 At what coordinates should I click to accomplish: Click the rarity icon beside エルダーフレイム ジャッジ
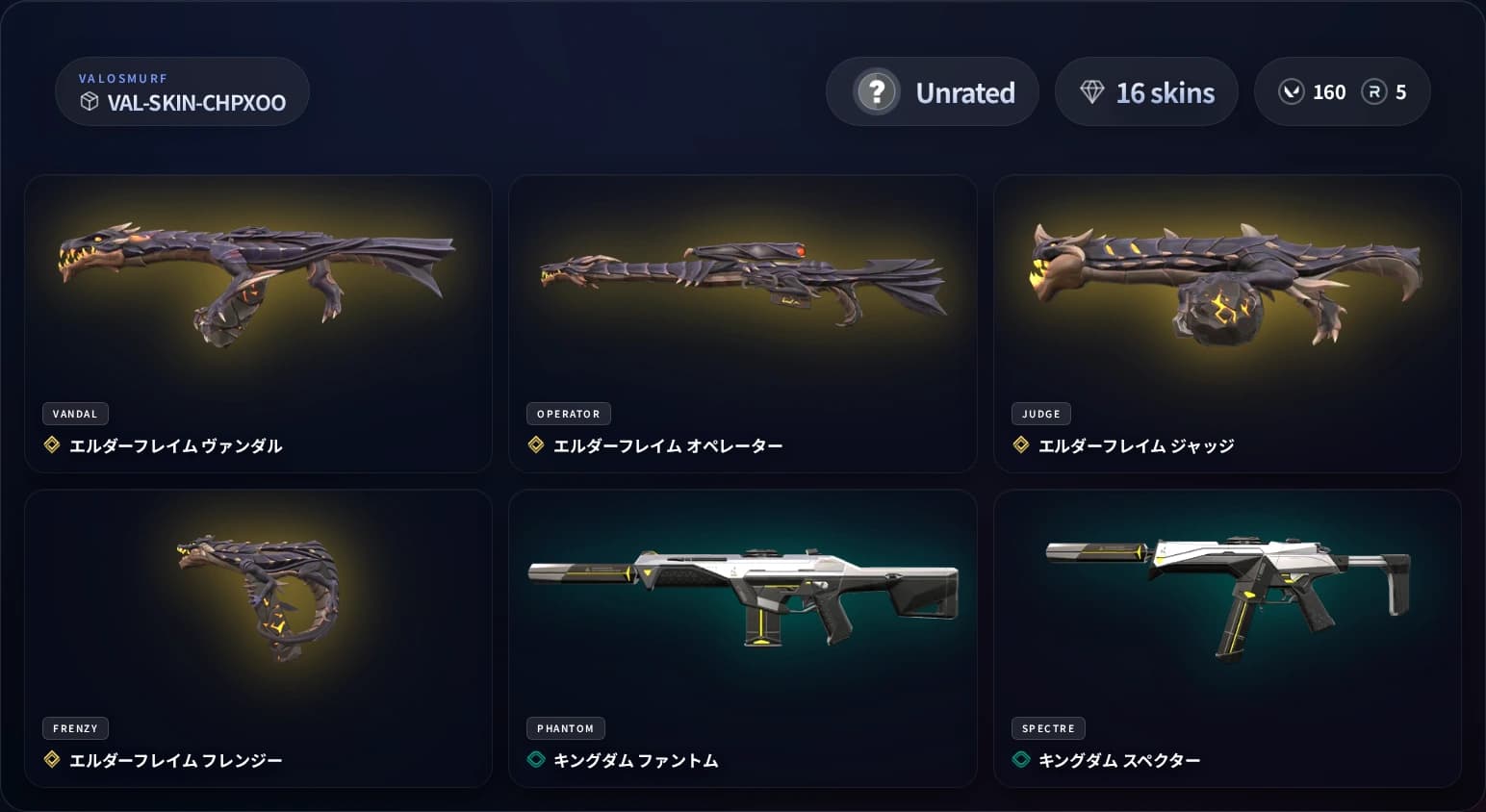[x=1020, y=444]
